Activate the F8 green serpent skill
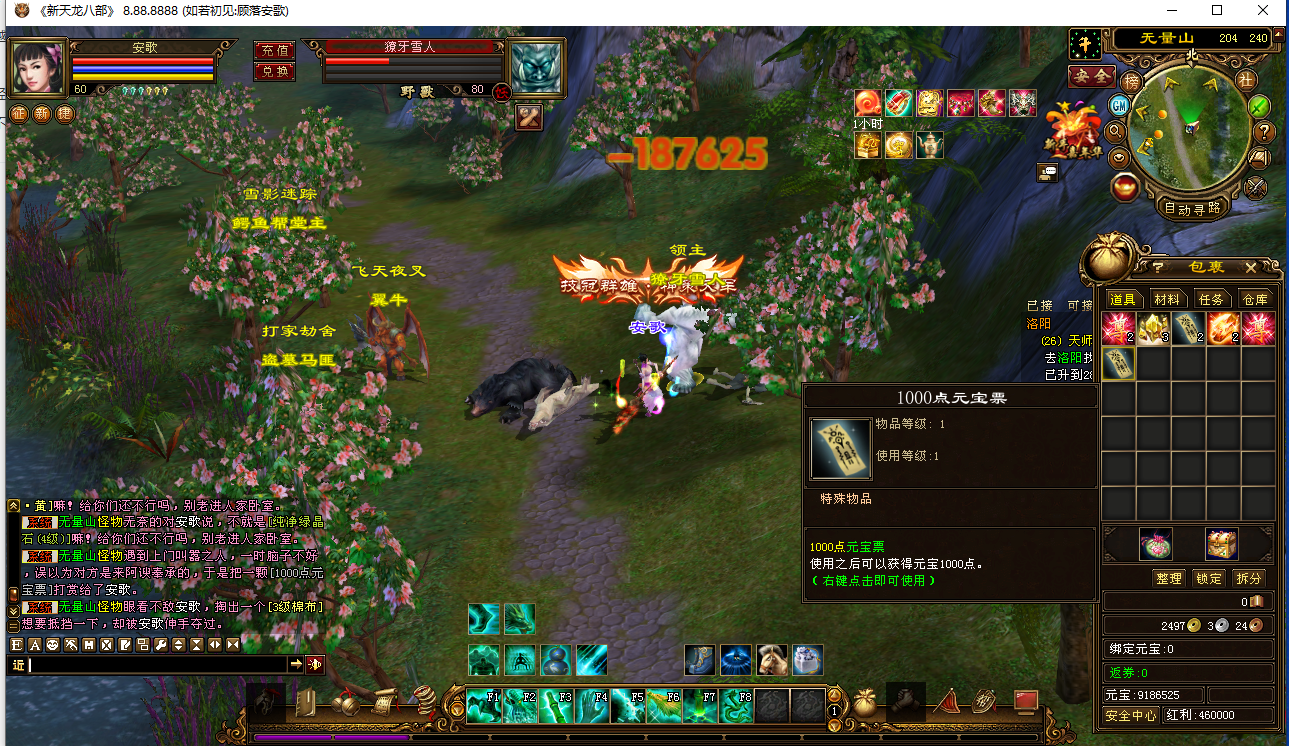This screenshot has width=1289, height=746. (735, 706)
